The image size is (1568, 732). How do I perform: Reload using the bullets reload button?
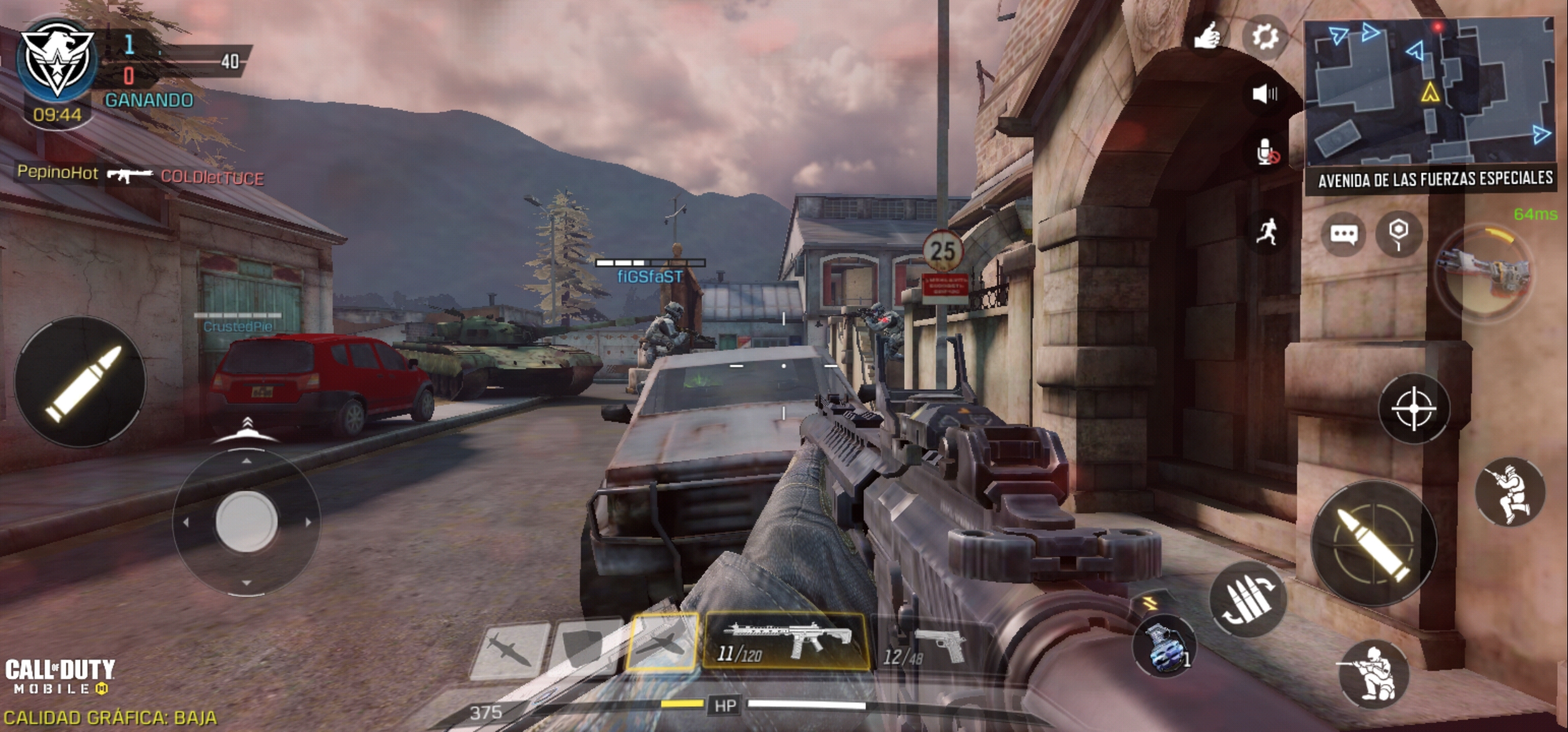point(1247,599)
